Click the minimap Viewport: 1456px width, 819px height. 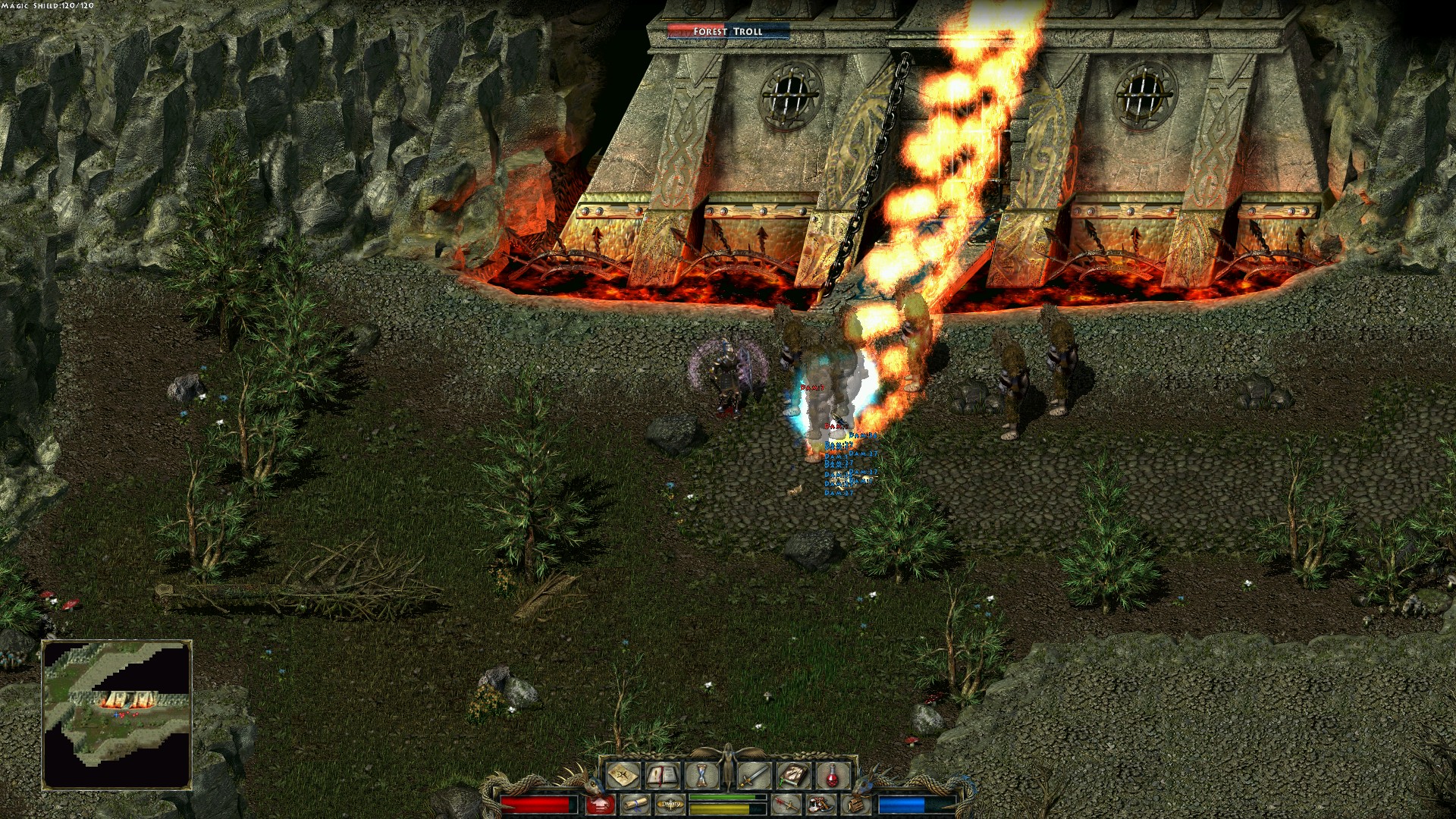coord(117,714)
